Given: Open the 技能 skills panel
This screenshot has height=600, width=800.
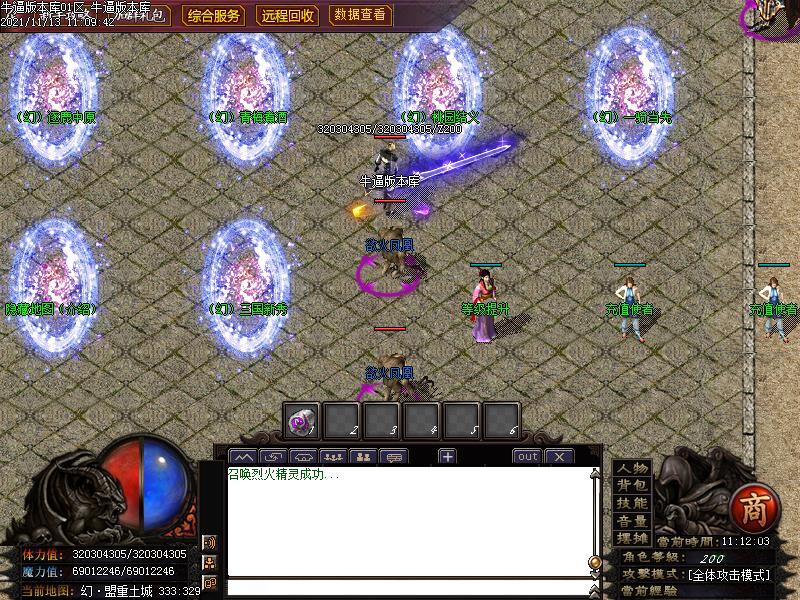Looking at the screenshot, I should point(632,503).
